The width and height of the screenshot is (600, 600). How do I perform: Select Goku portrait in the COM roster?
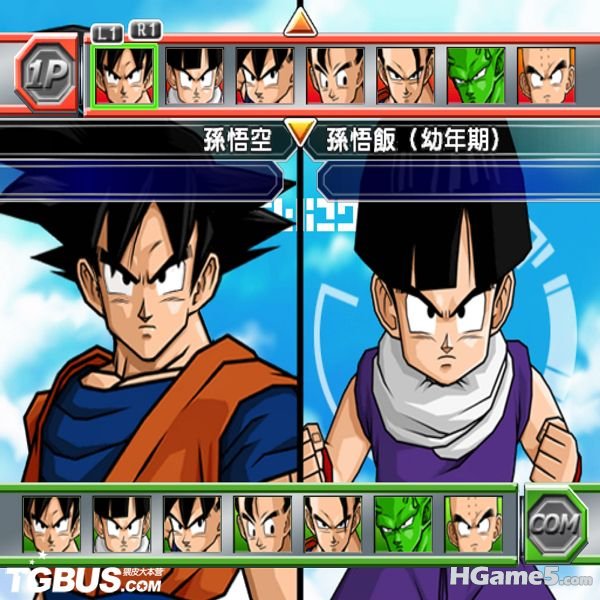(52, 525)
